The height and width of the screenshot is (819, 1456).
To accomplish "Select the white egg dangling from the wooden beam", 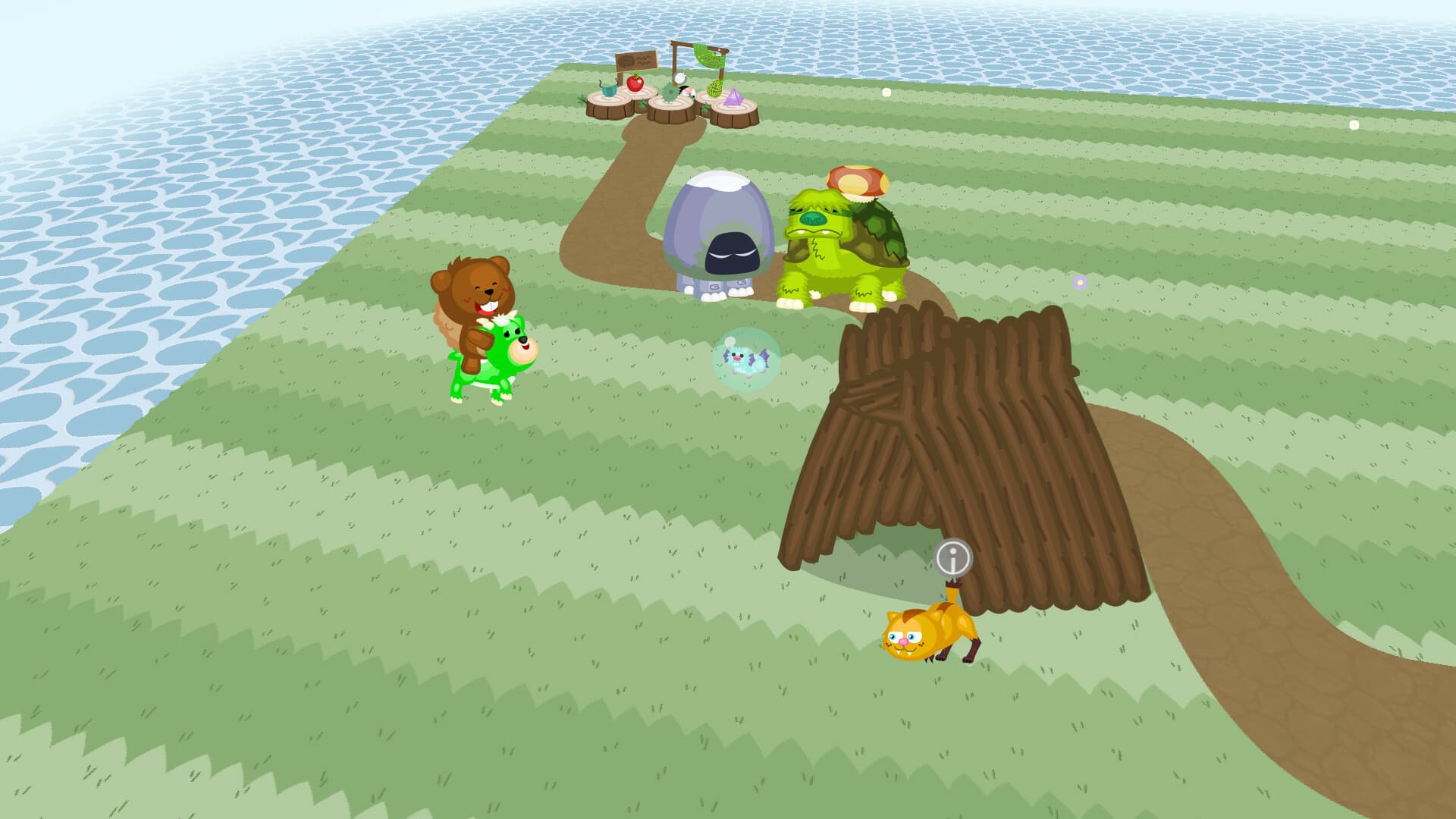I will [680, 80].
